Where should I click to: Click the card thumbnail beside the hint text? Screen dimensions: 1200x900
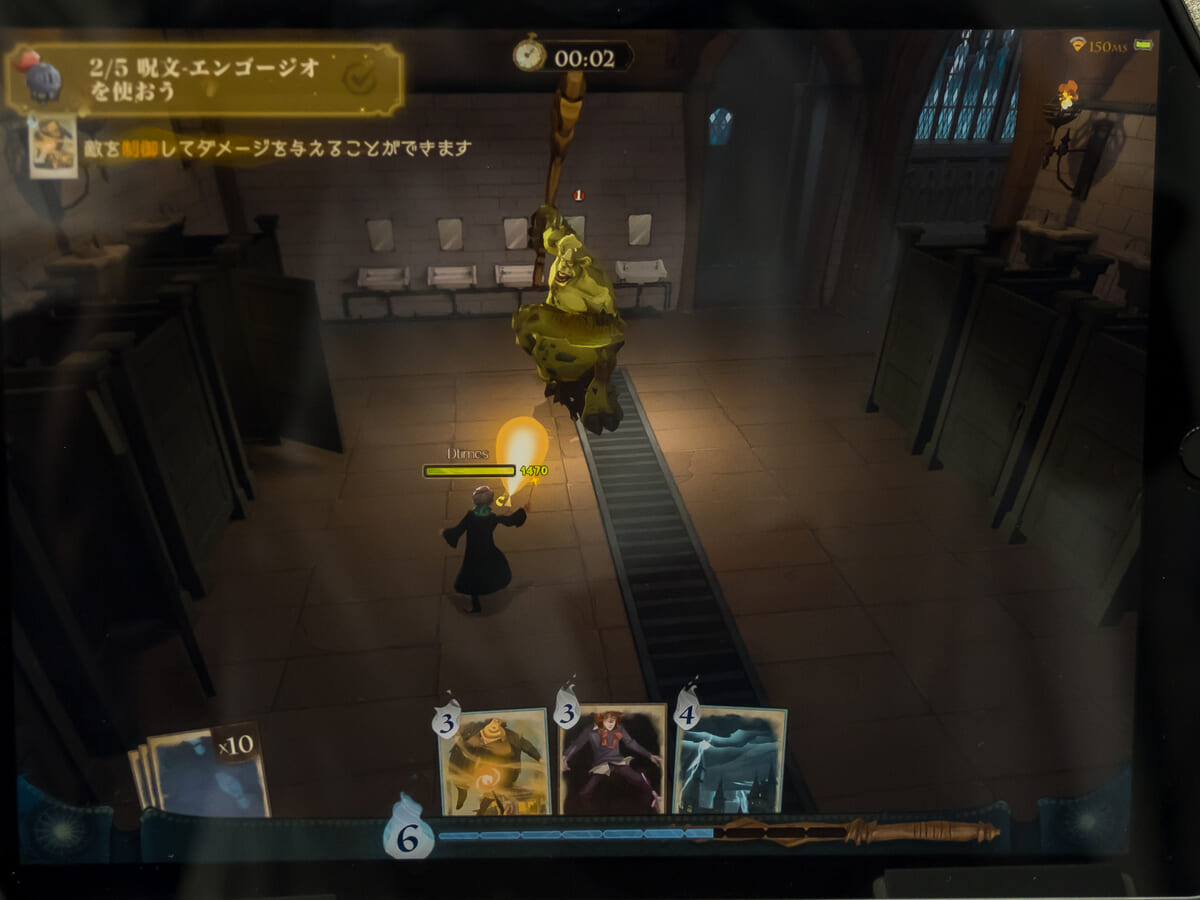pyautogui.click(x=53, y=146)
